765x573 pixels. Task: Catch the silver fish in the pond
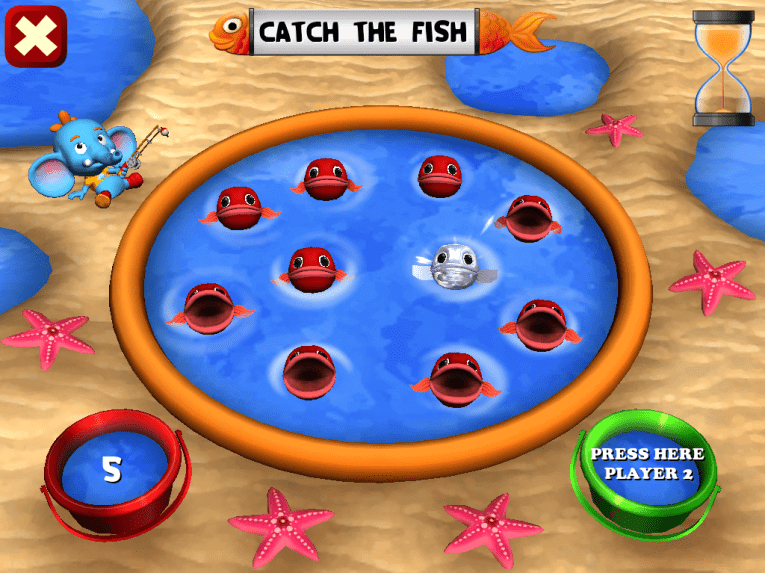pos(451,263)
